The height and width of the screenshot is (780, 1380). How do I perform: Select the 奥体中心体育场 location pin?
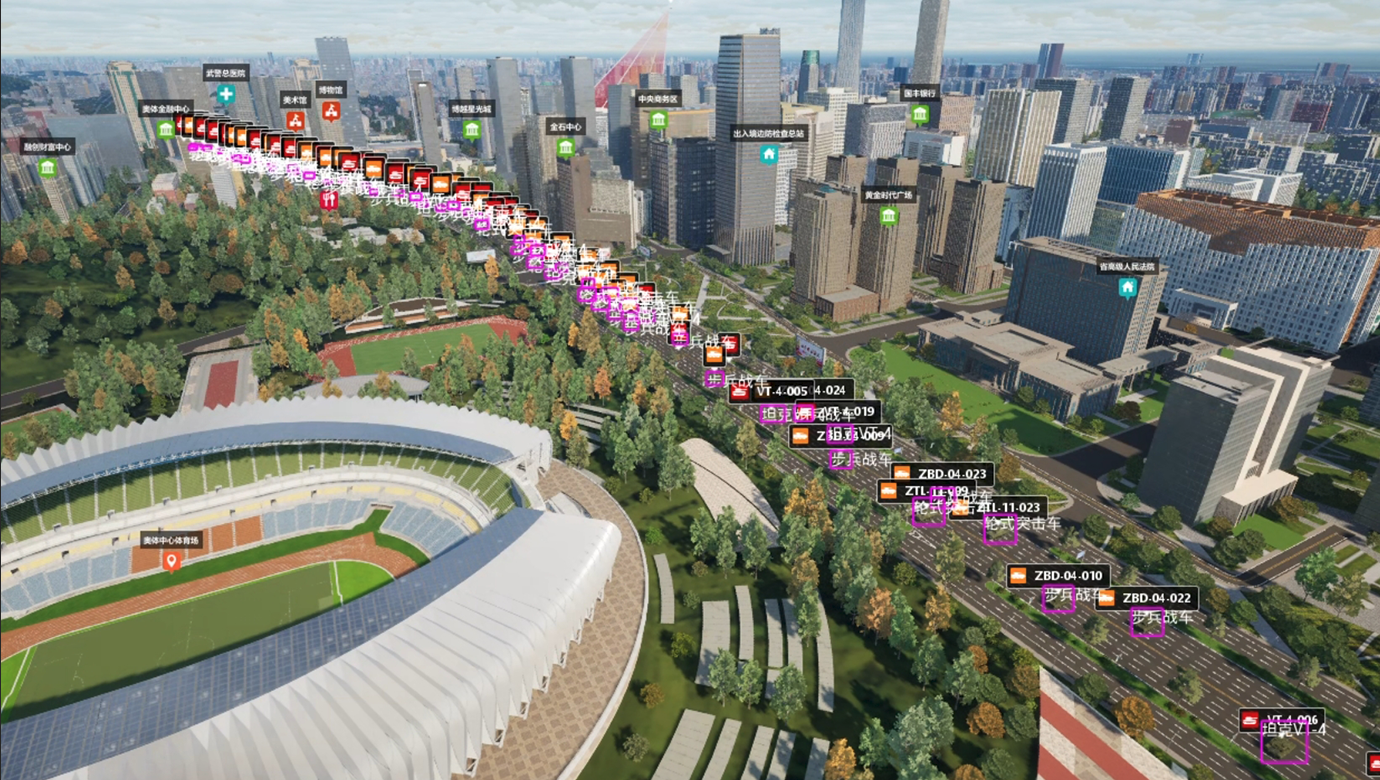pos(171,561)
